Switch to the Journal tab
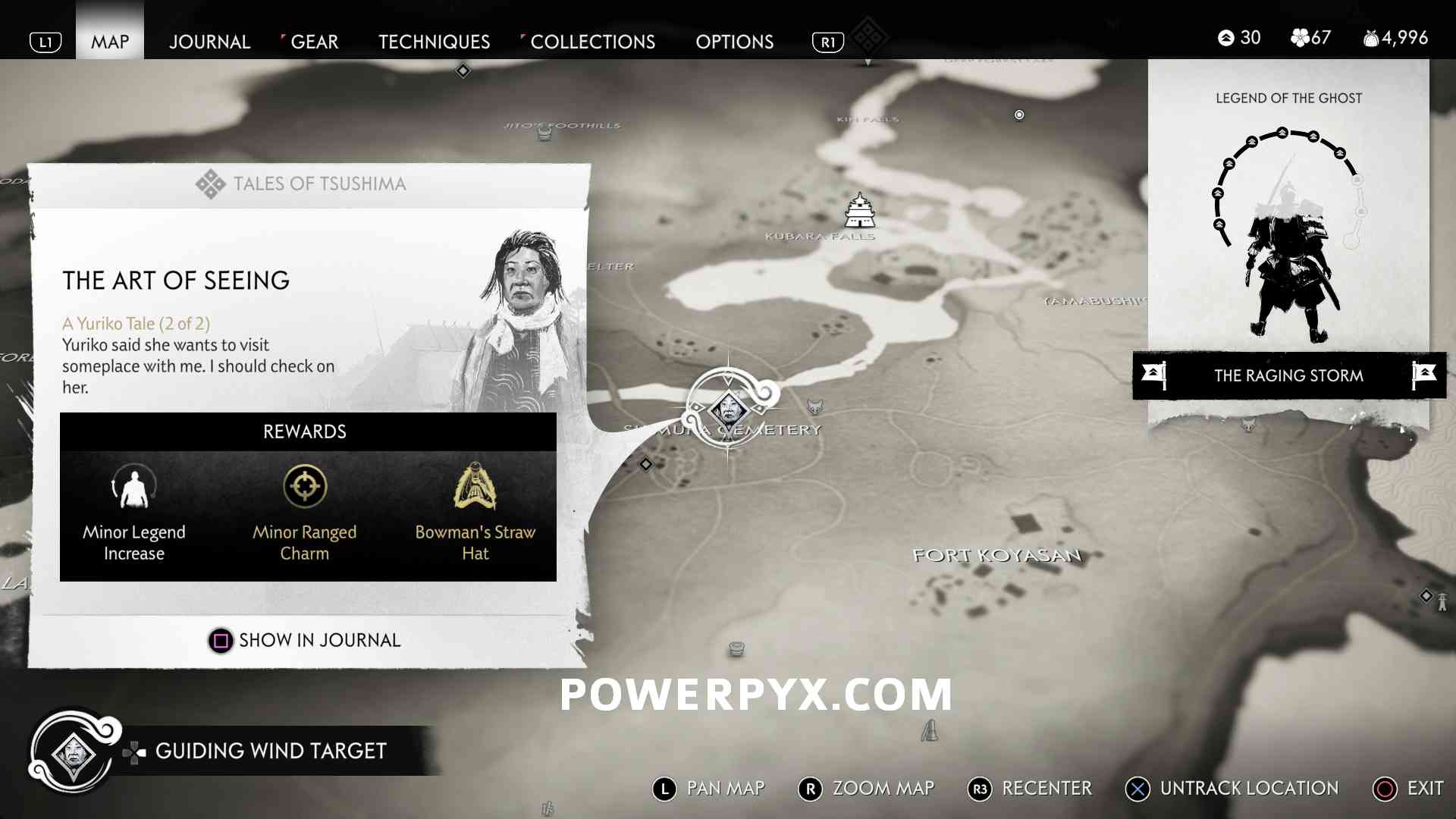This screenshot has height=819, width=1456. [209, 42]
